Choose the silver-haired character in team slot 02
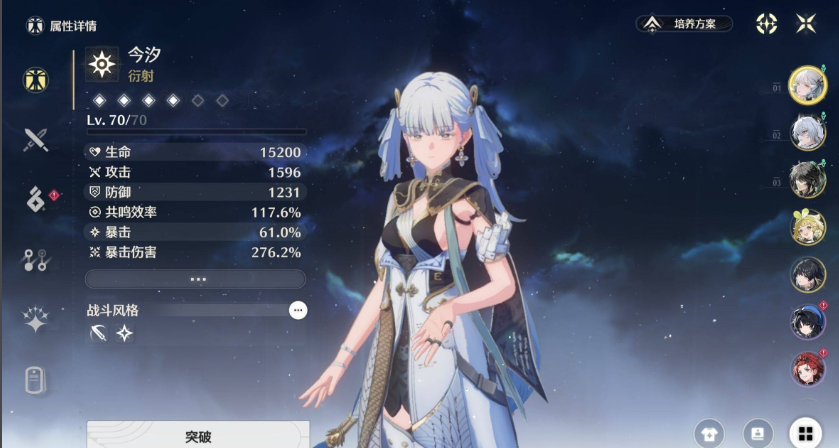This screenshot has width=839, height=448. (x=806, y=132)
